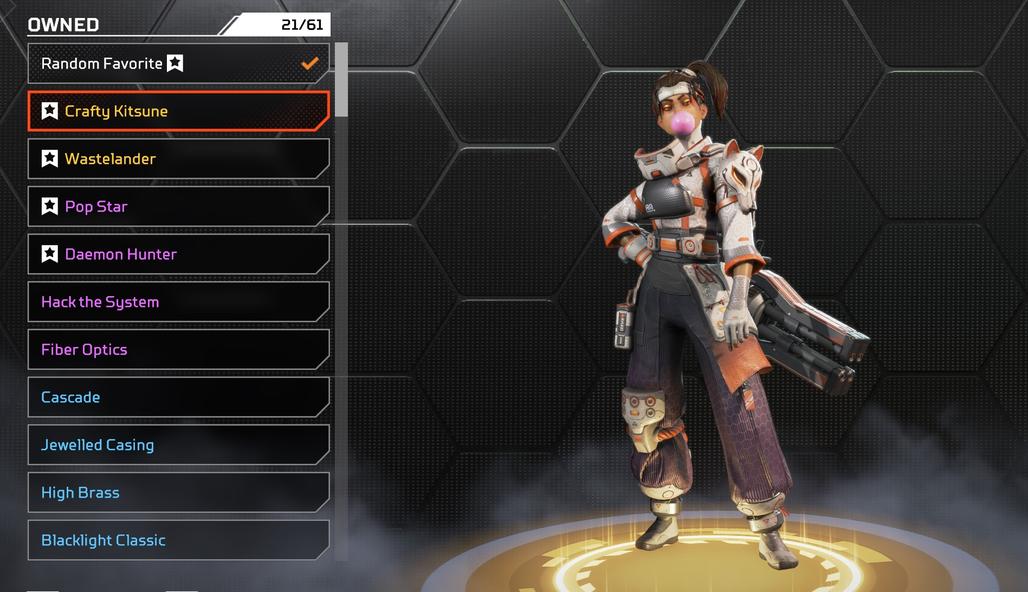
Task: Select the High Brass skin
Action: pyautogui.click(x=178, y=493)
